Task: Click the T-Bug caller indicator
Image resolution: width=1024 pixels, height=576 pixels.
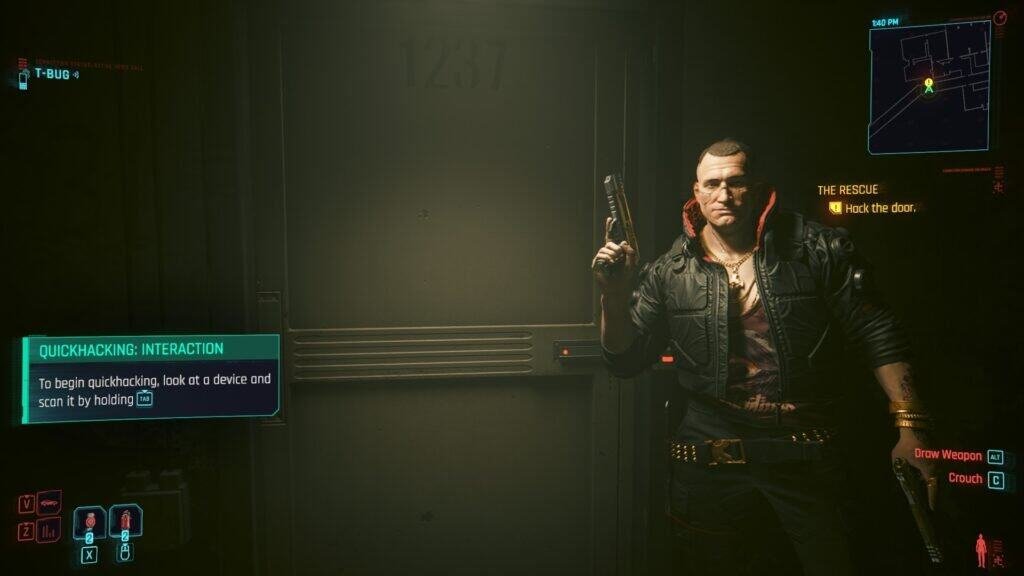Action: click(50, 74)
